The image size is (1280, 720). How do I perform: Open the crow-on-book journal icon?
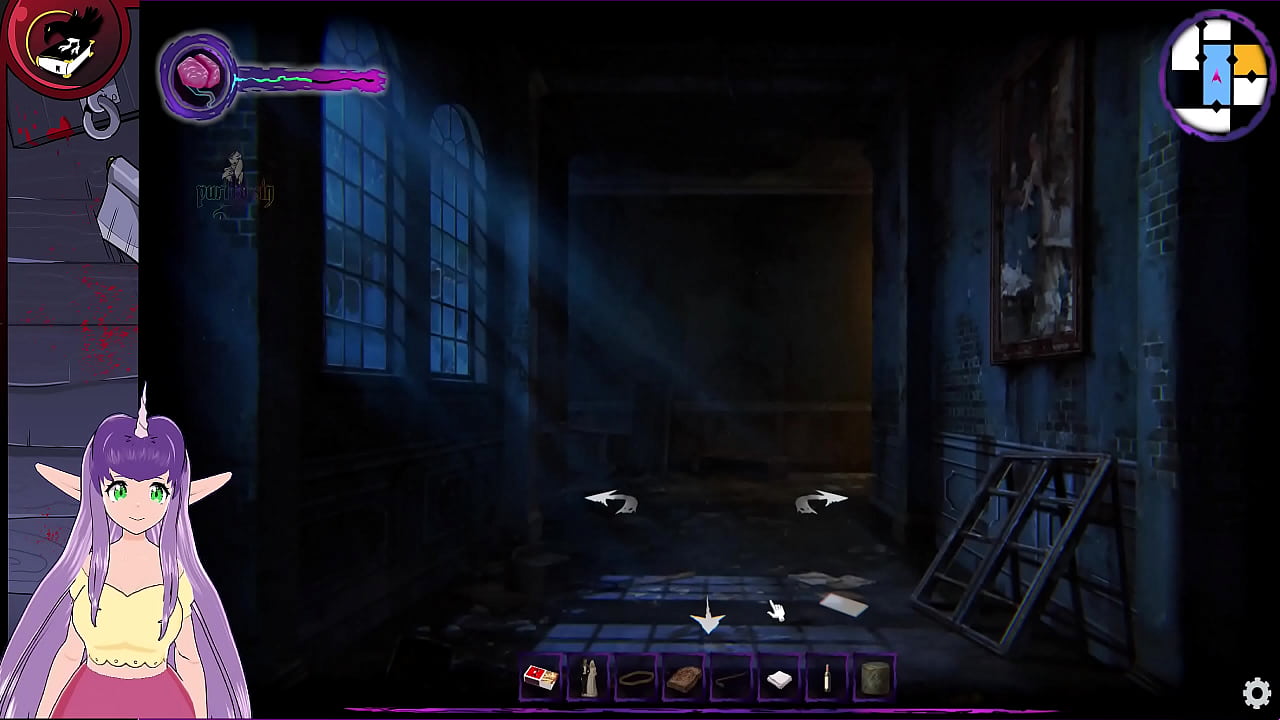[65, 45]
